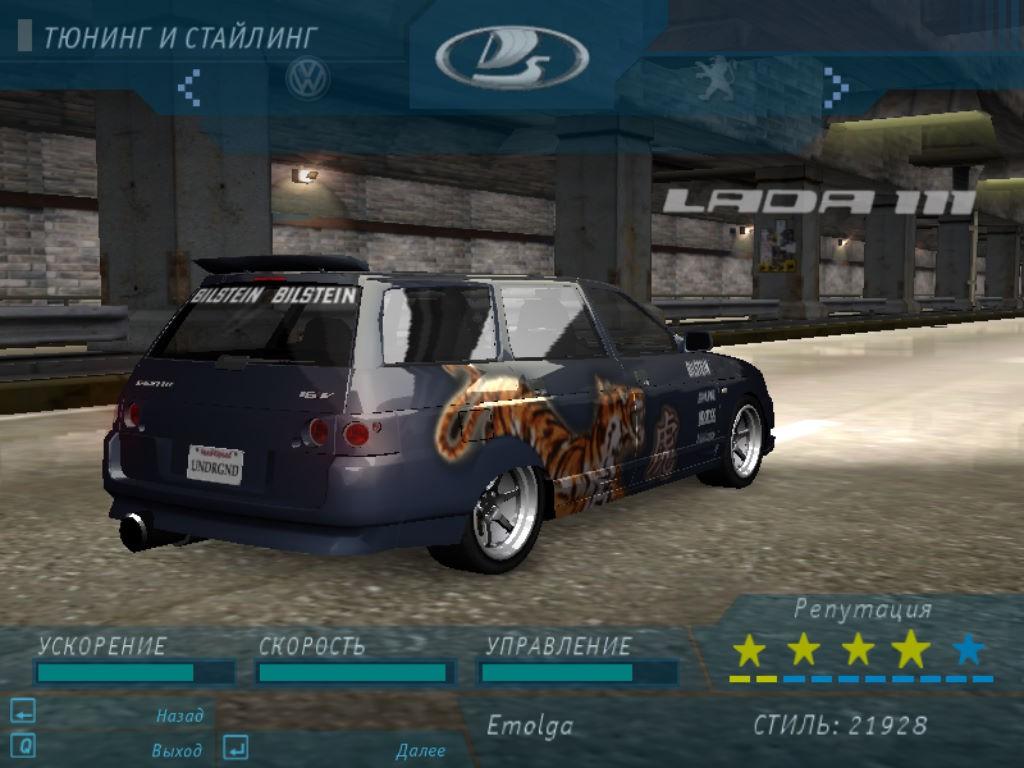Continue with the Далее button

tap(420, 750)
